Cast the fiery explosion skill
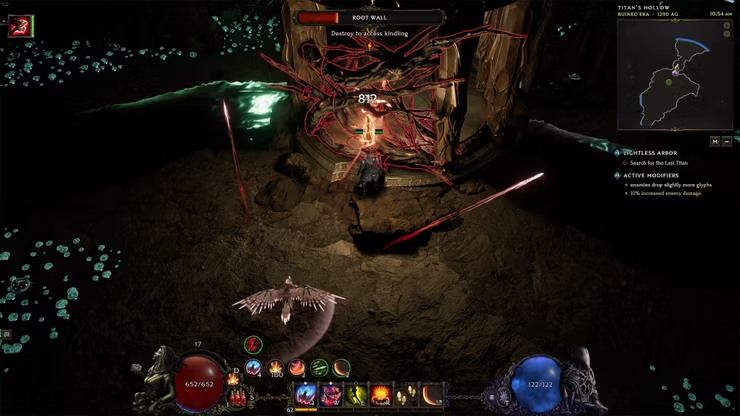Screen dimensions: 740x416 click(x=381, y=394)
